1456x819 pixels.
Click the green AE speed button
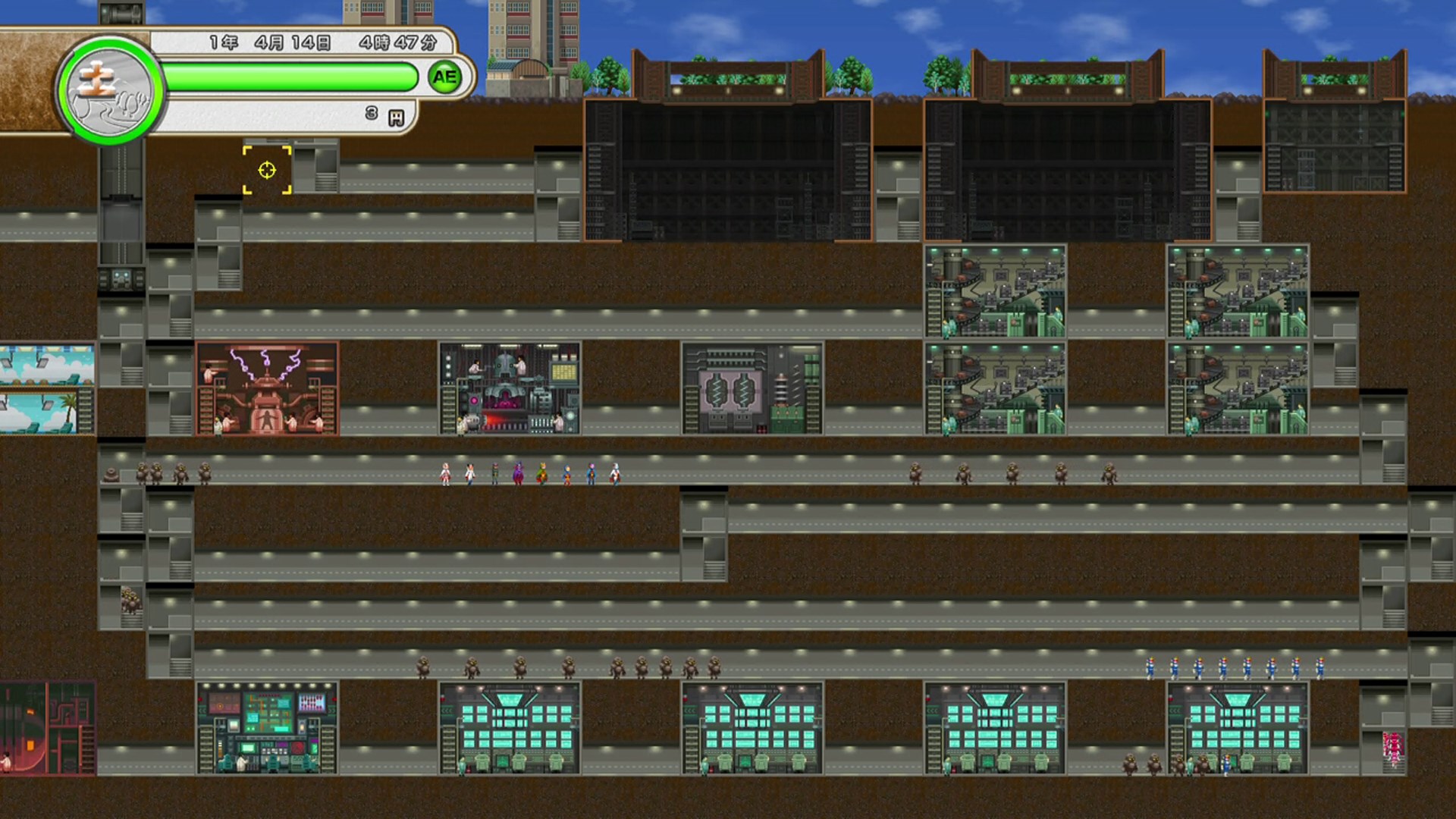(x=444, y=77)
